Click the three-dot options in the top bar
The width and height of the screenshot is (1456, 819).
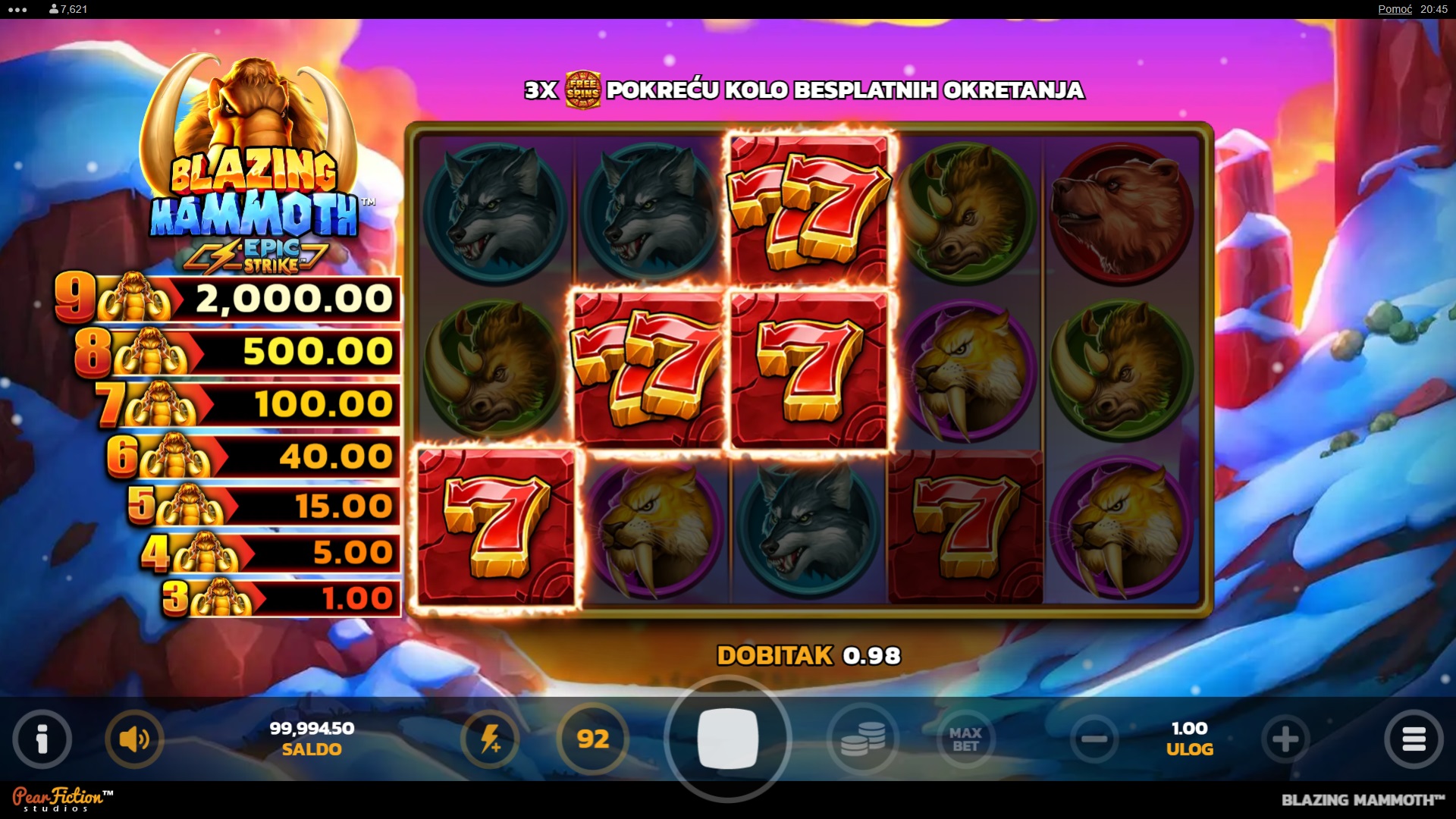pyautogui.click(x=17, y=9)
